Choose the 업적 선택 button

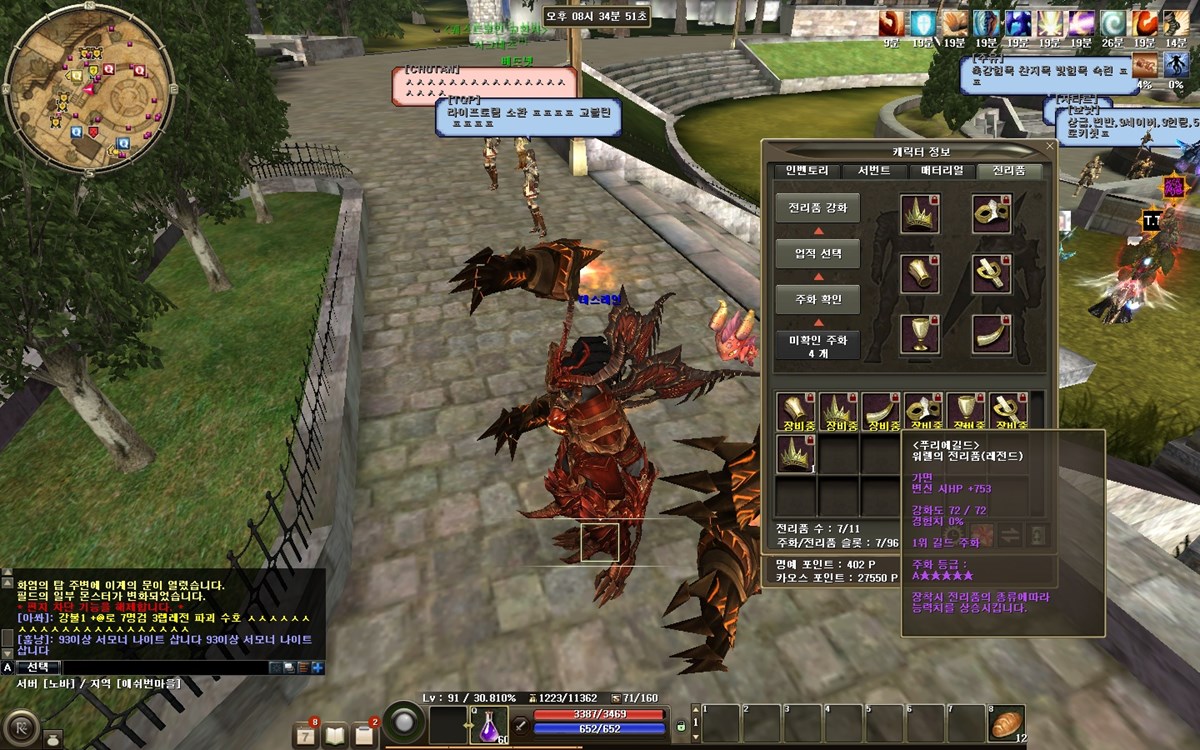point(817,253)
